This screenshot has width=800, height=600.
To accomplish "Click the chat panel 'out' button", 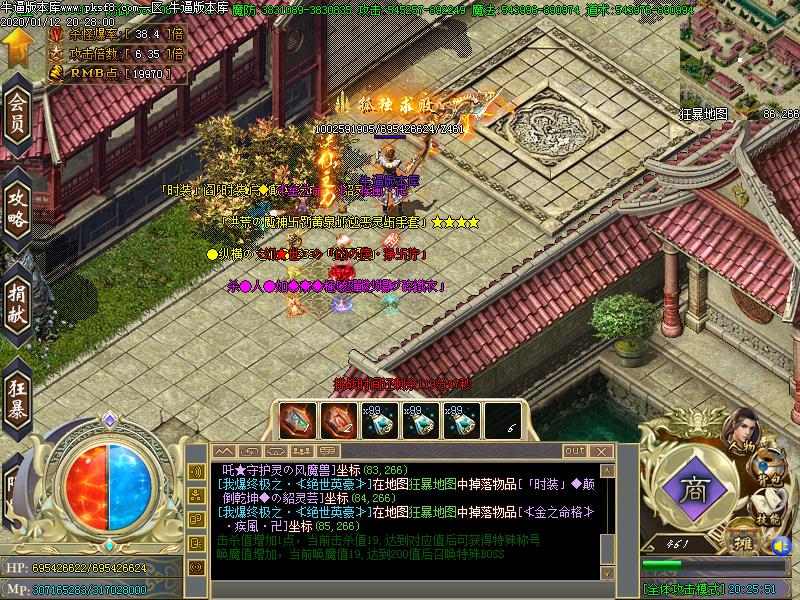I will [574, 451].
